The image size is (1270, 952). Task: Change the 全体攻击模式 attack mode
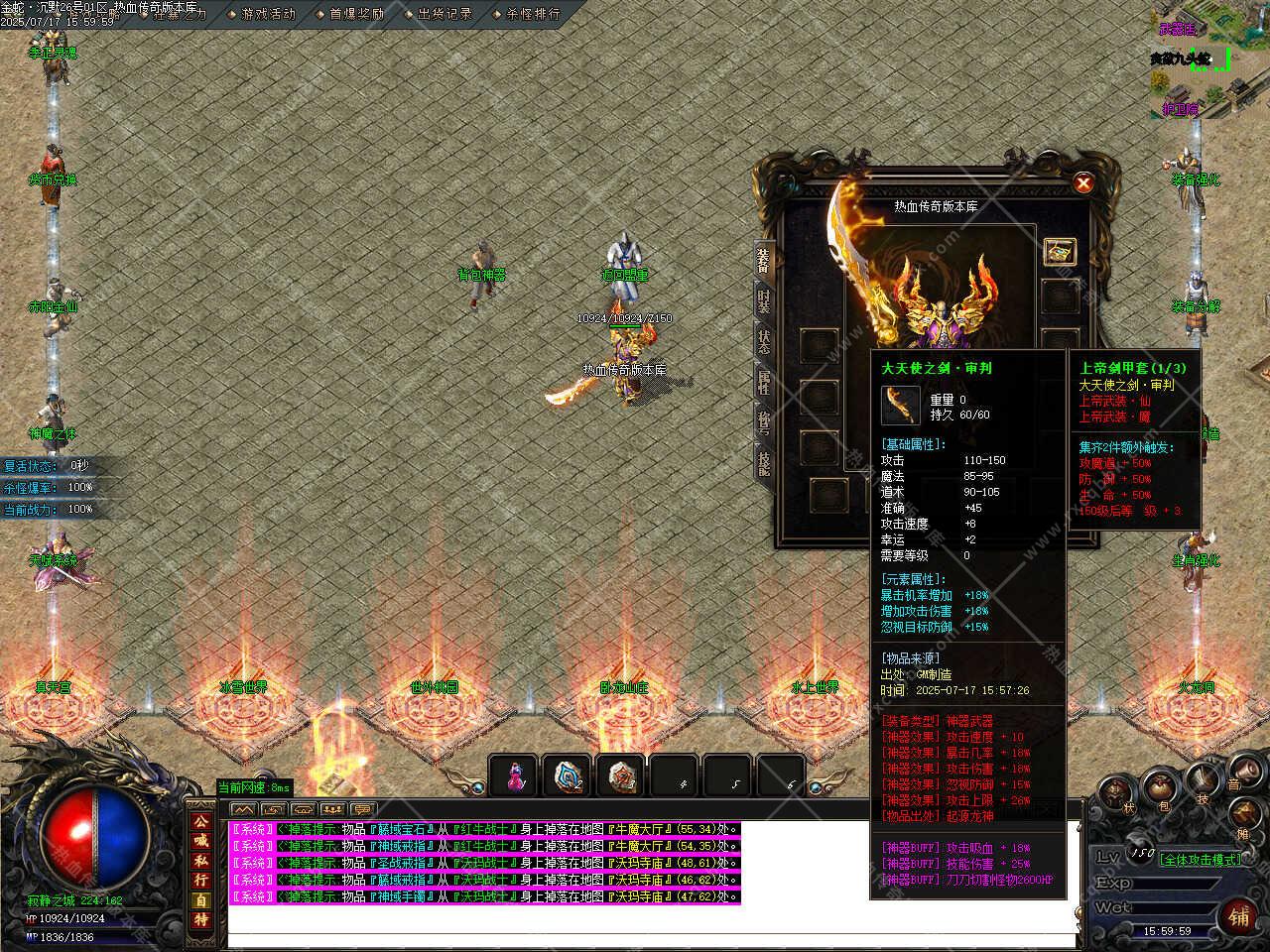pos(1201,860)
